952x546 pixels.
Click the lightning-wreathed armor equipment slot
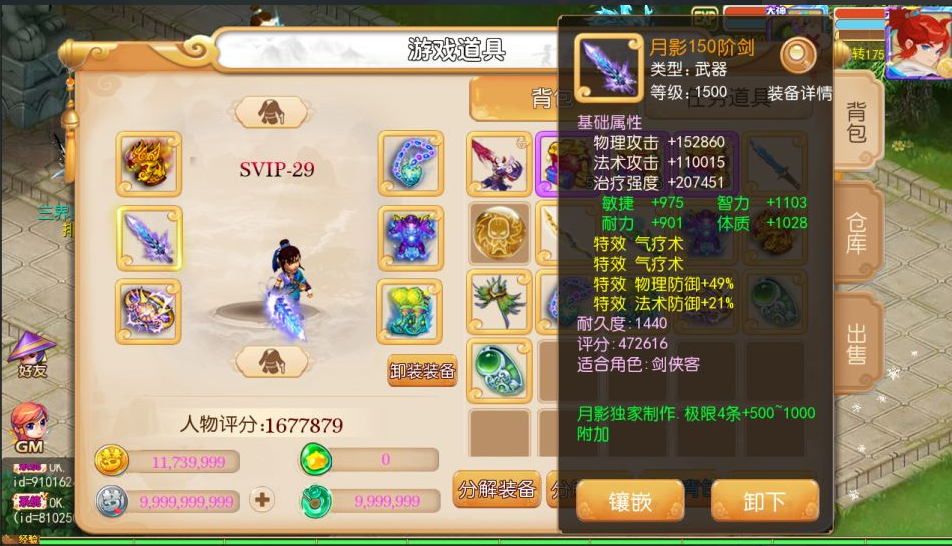click(149, 311)
